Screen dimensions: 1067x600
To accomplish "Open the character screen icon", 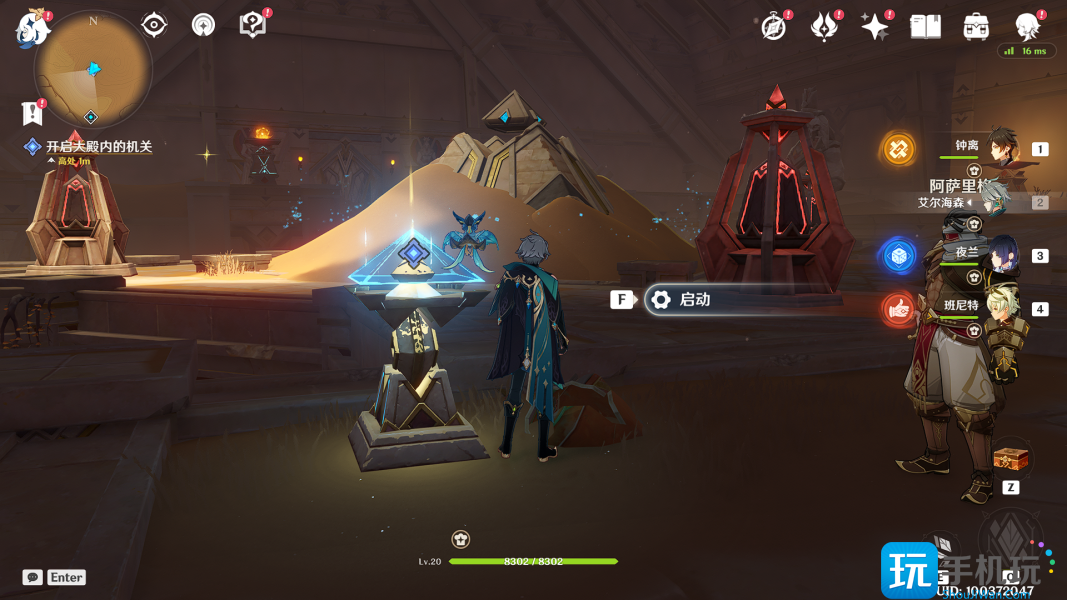I will point(1027,27).
